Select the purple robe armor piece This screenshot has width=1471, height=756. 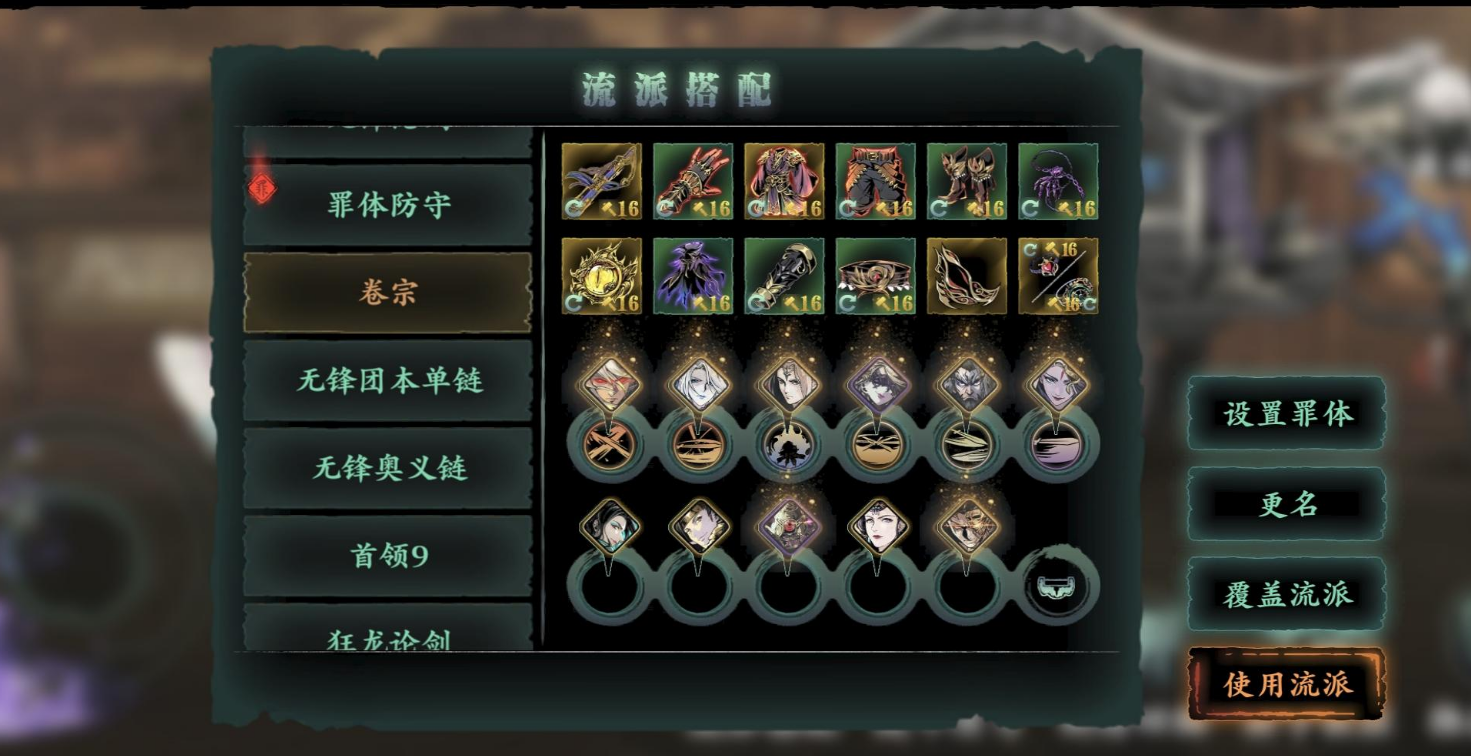784,180
